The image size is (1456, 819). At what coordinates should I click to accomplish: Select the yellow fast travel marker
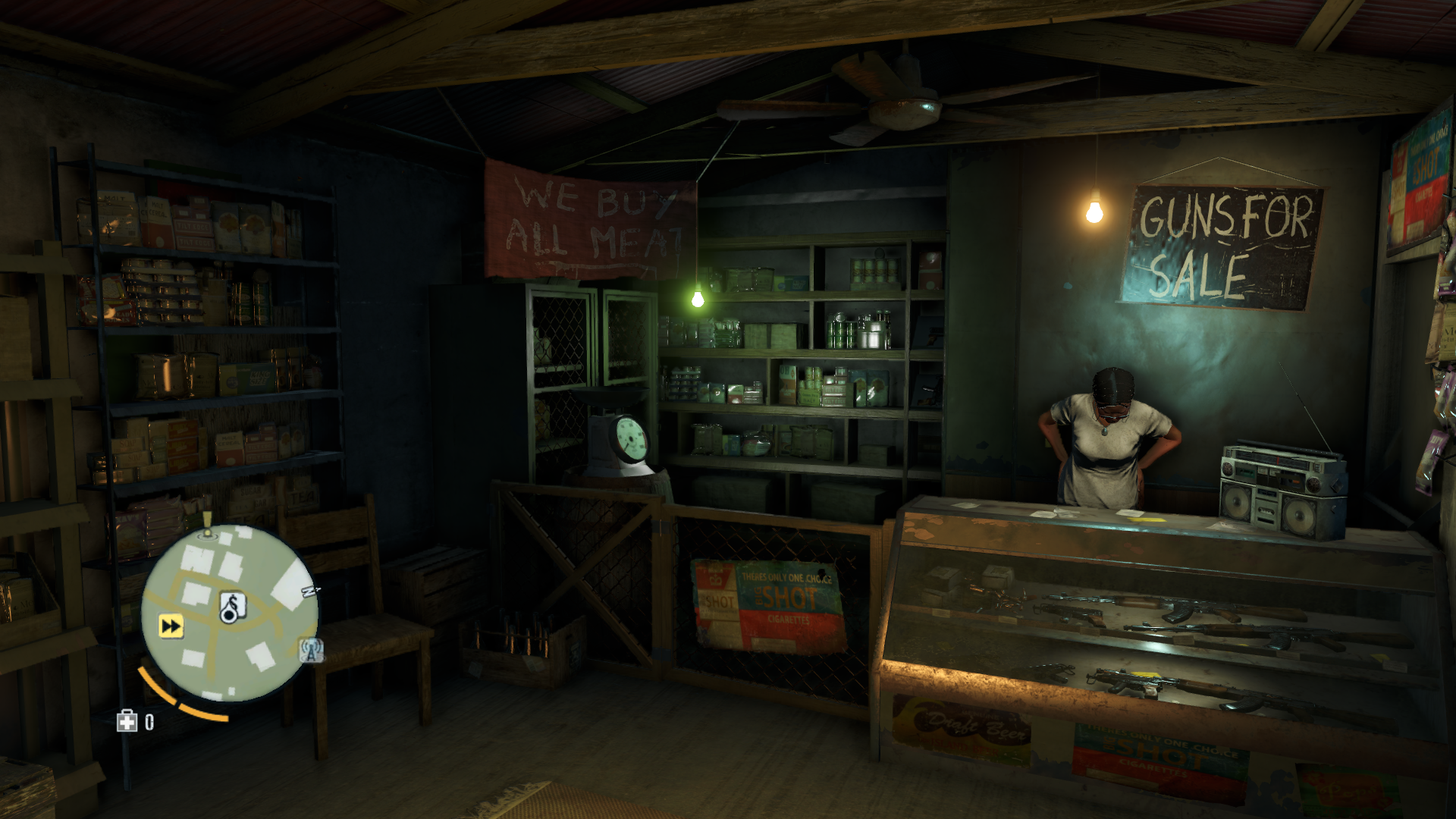(x=171, y=626)
